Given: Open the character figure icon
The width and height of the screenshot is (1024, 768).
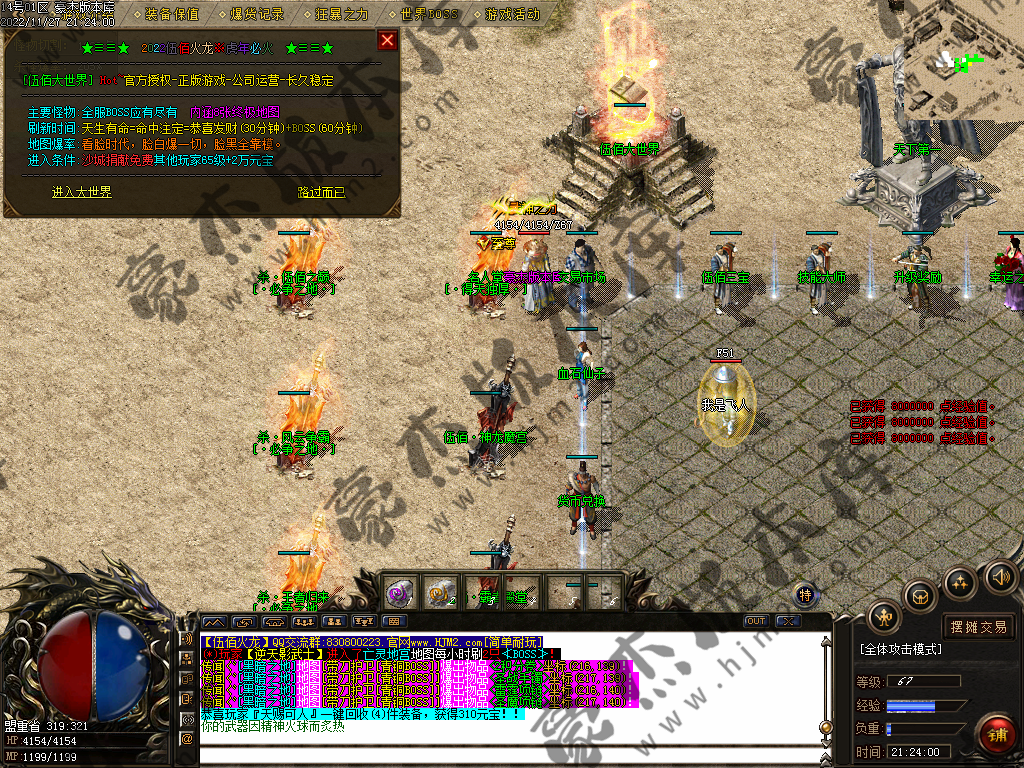Looking at the screenshot, I should click(884, 617).
